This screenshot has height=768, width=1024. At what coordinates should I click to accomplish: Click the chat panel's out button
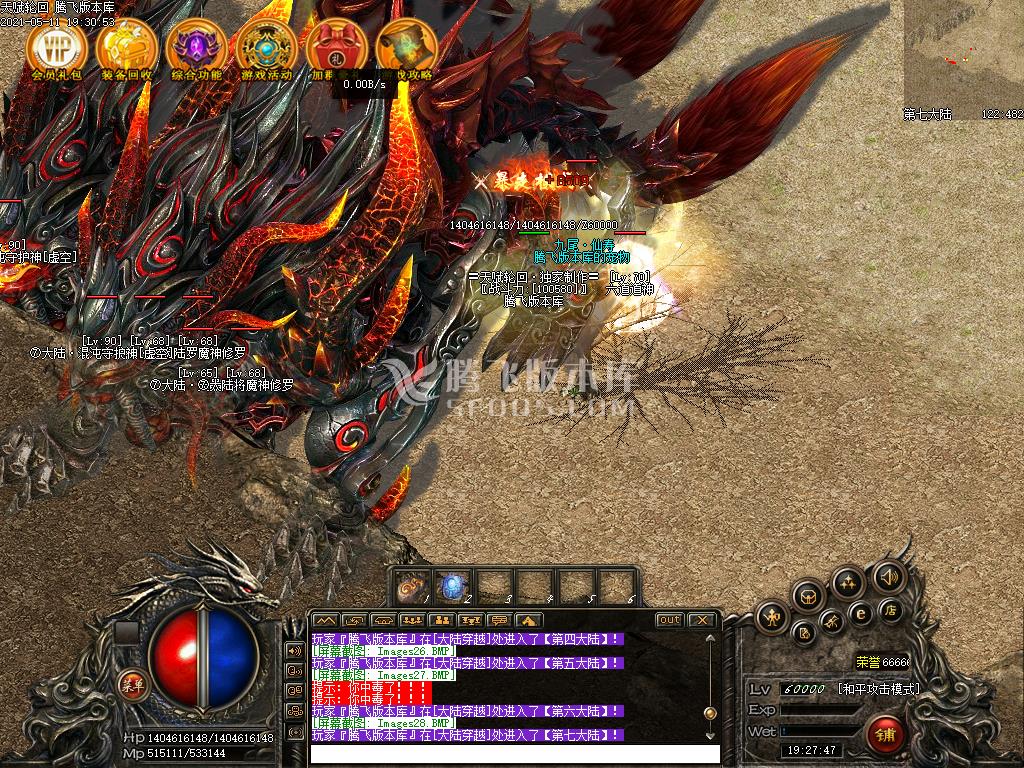[x=669, y=620]
